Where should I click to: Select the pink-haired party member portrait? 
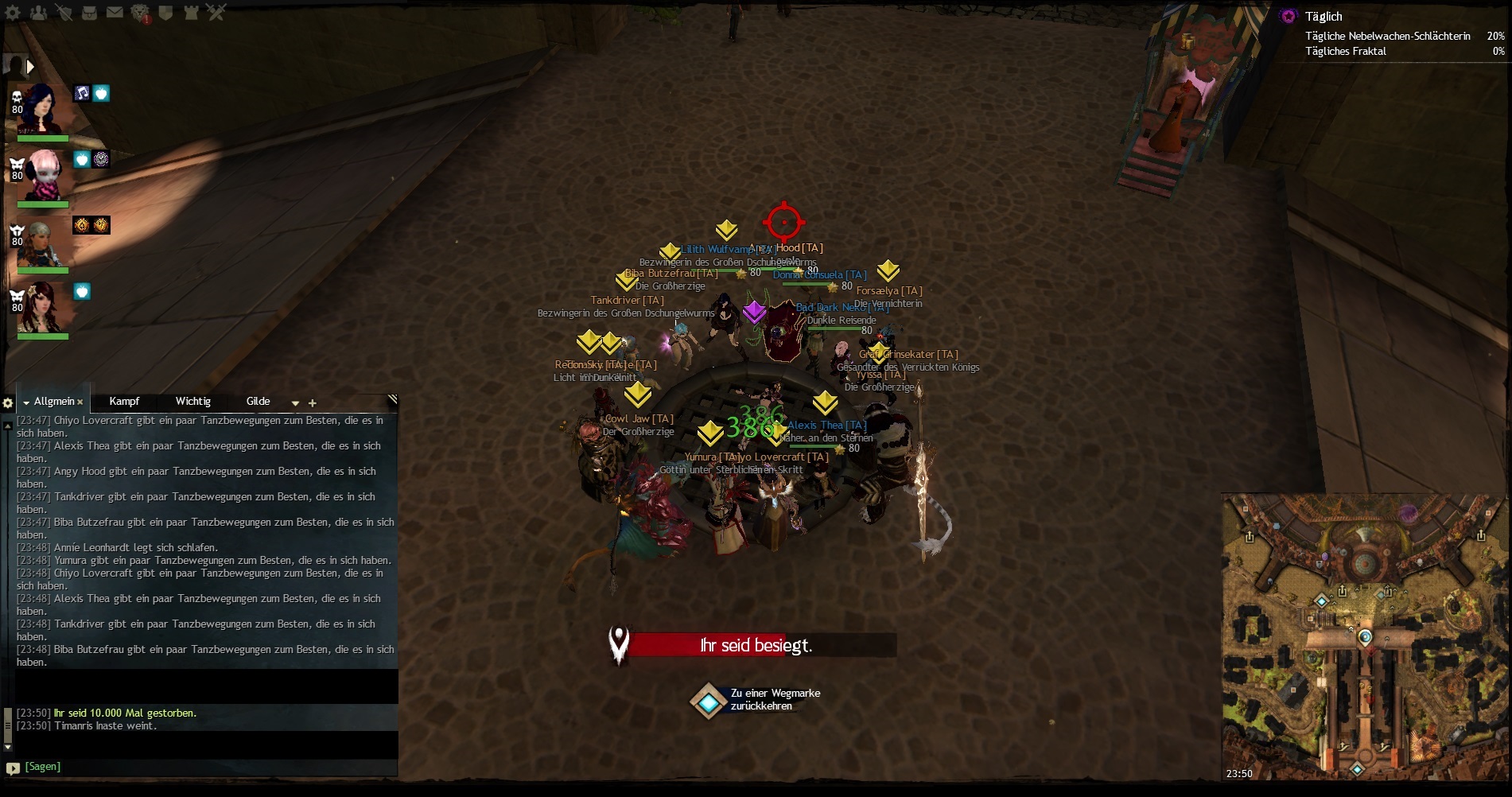[44, 174]
